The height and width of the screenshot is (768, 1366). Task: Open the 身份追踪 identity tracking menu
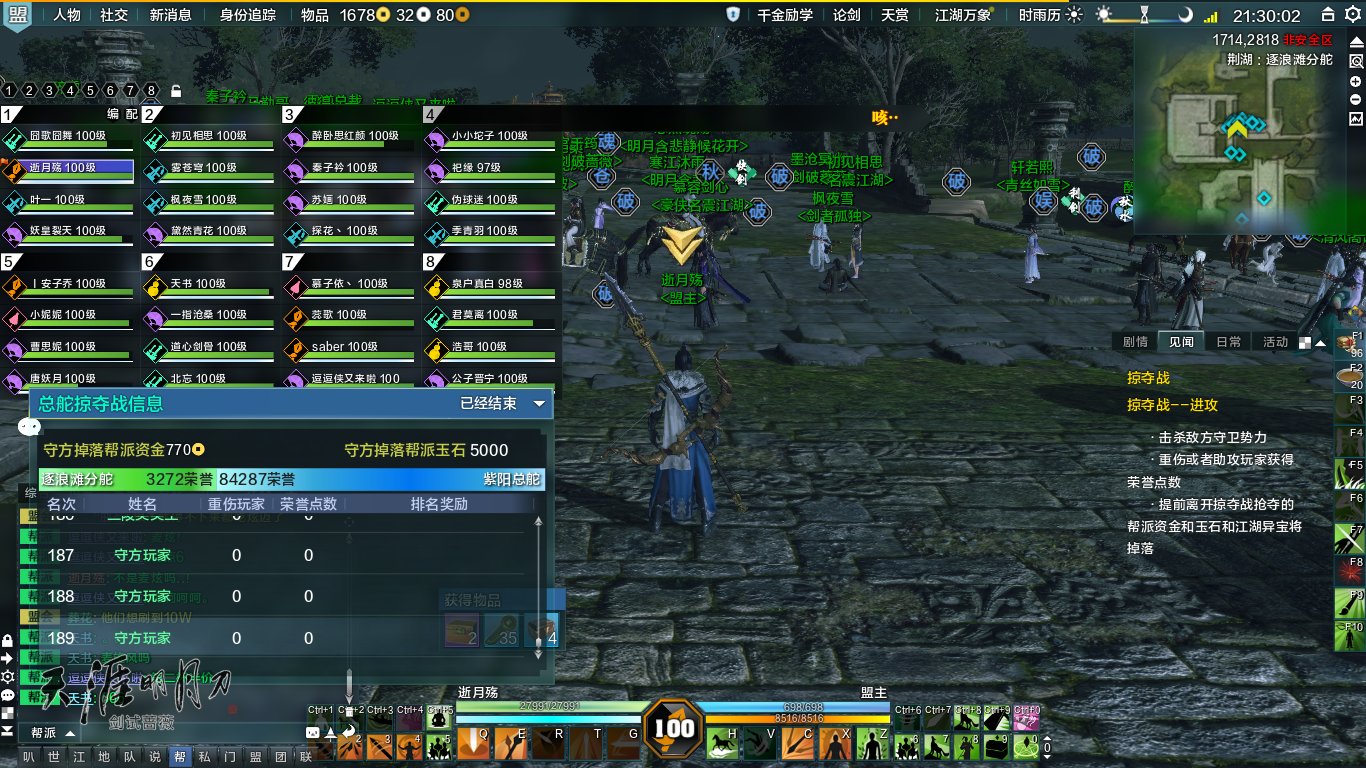(247, 15)
